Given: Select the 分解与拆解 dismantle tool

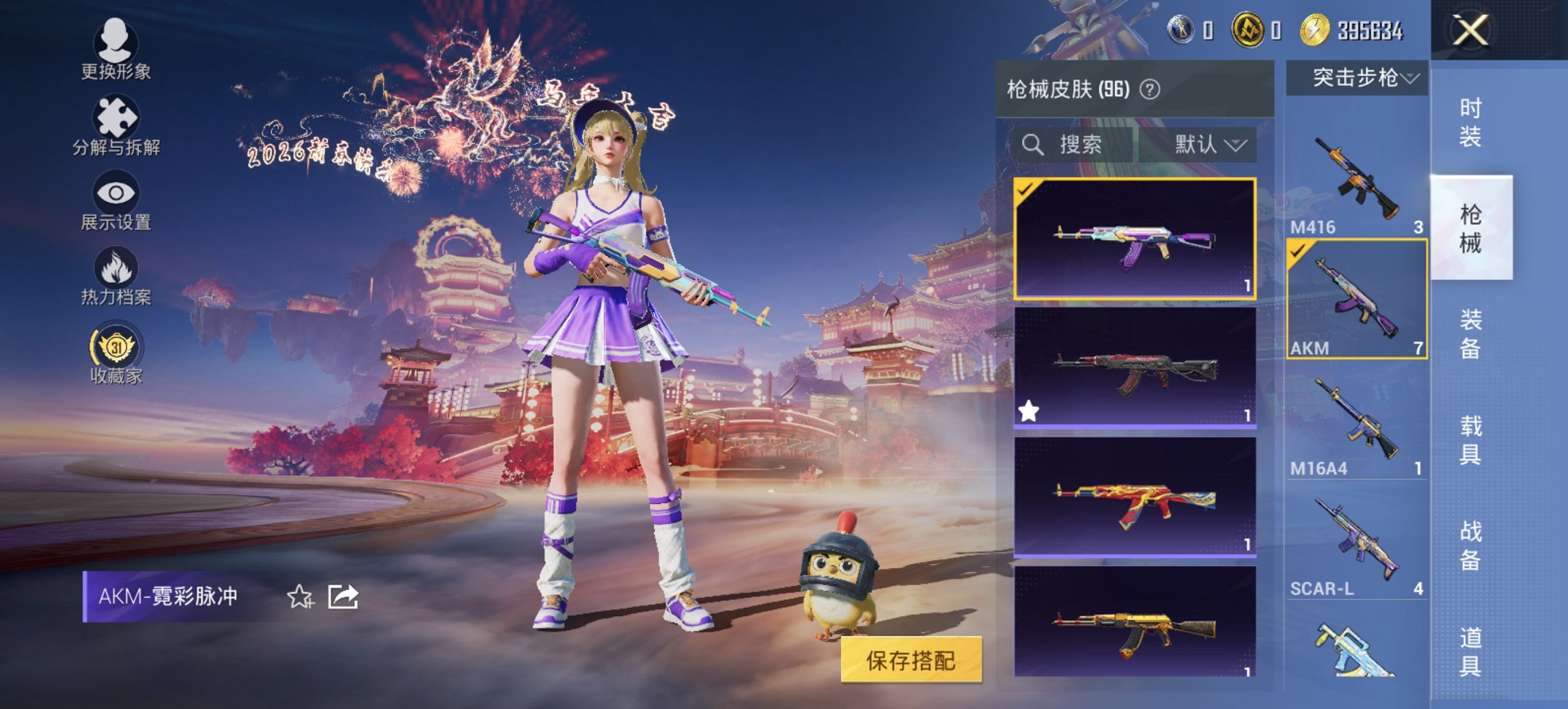Looking at the screenshot, I should pos(116,123).
